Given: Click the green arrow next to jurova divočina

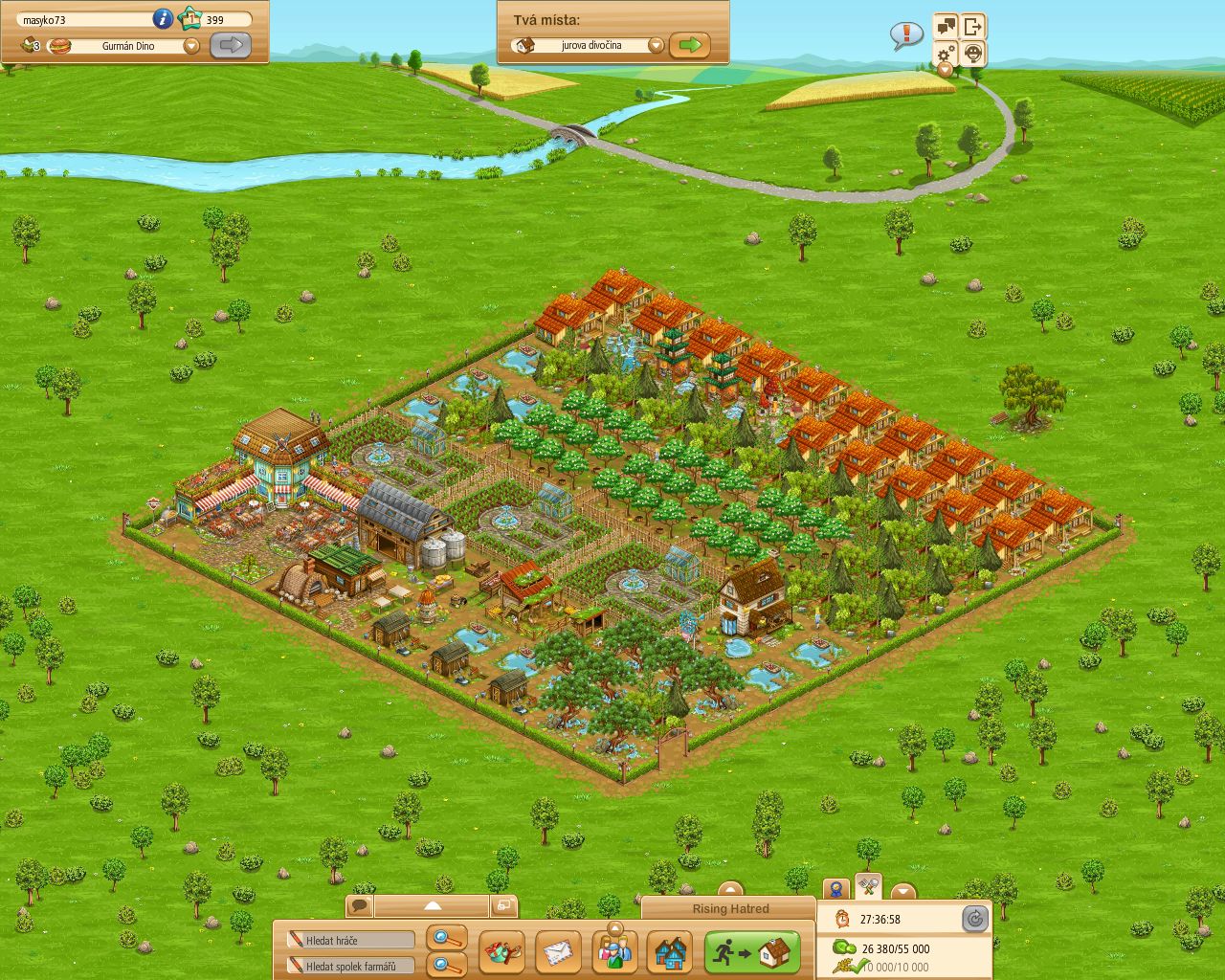Looking at the screenshot, I should tap(692, 44).
